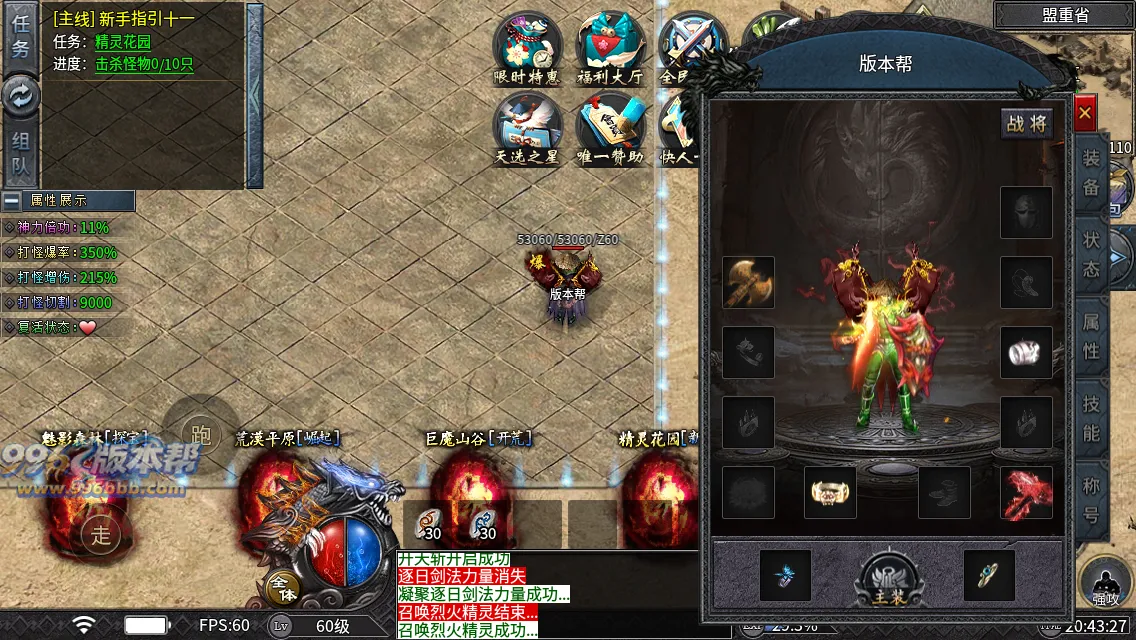Toggle the 跑 run movement button
The height and width of the screenshot is (640, 1136).
coord(201,433)
